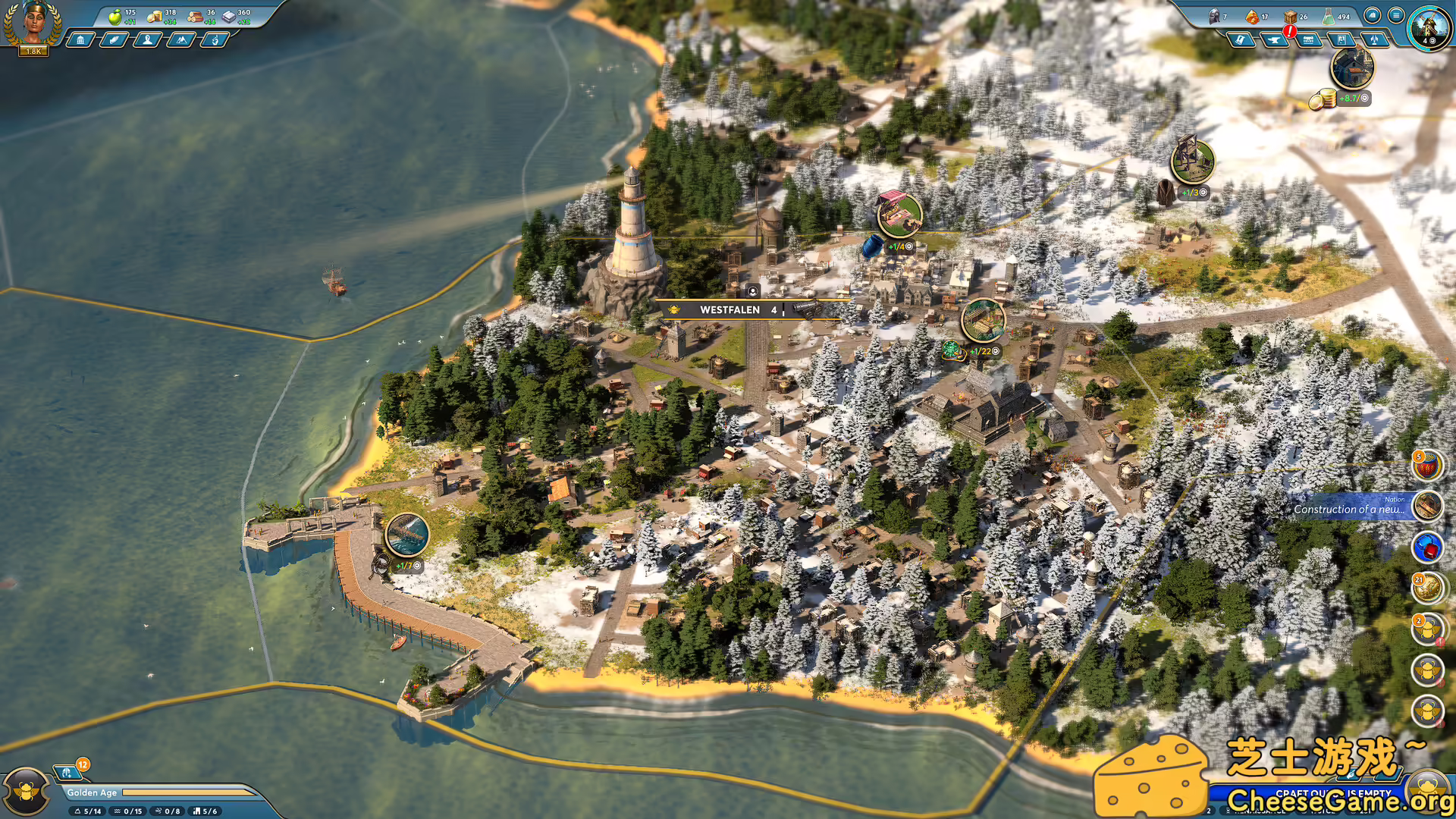
Task: Open the person silhouette toolbar button
Action: tap(147, 39)
